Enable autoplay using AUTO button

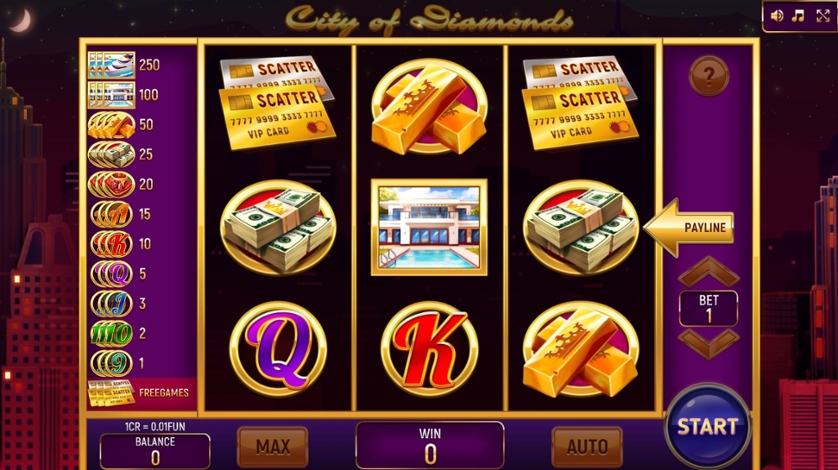587,446
